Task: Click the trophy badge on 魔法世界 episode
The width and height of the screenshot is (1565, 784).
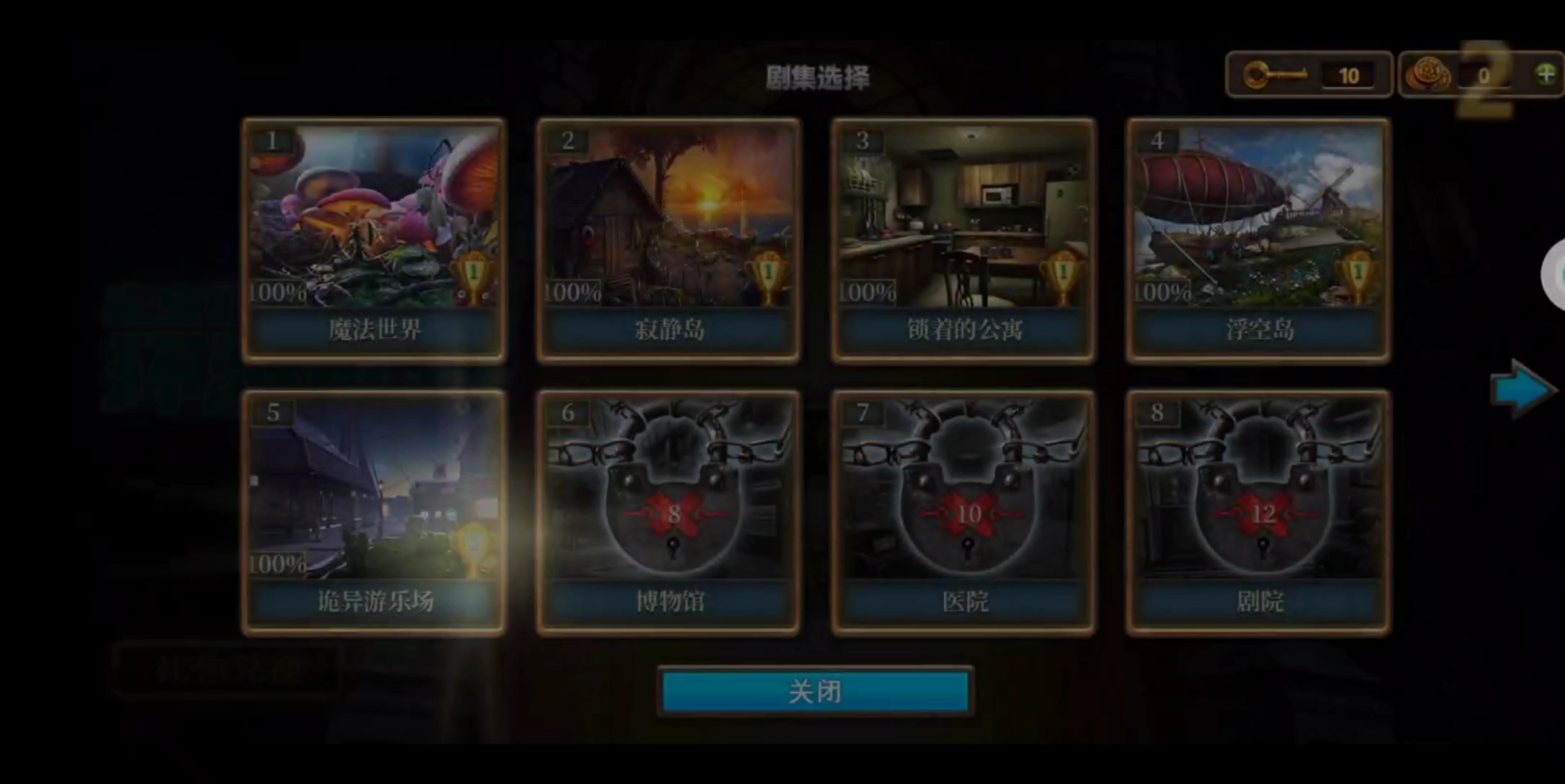Action: point(474,273)
